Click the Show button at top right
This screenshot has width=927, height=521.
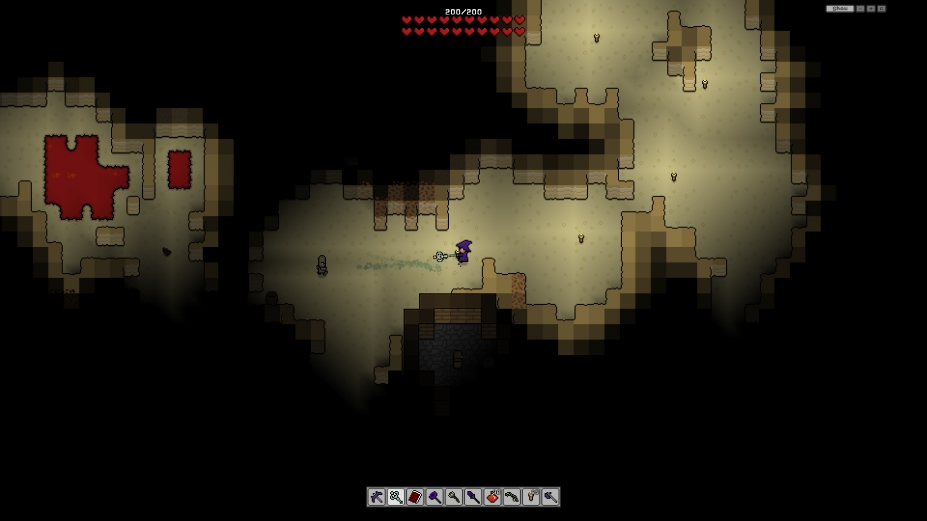click(x=840, y=9)
